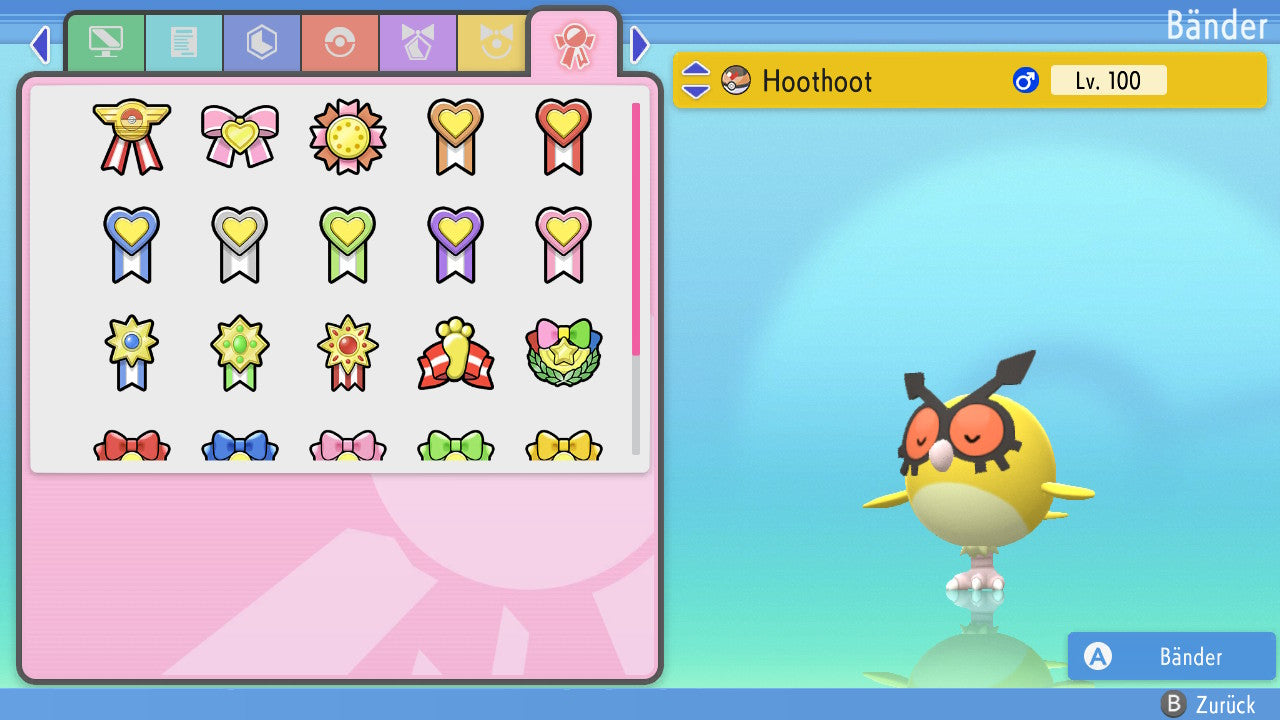Select the orange sun flower ribbon
Viewport: 1280px width, 720px height.
(348, 136)
